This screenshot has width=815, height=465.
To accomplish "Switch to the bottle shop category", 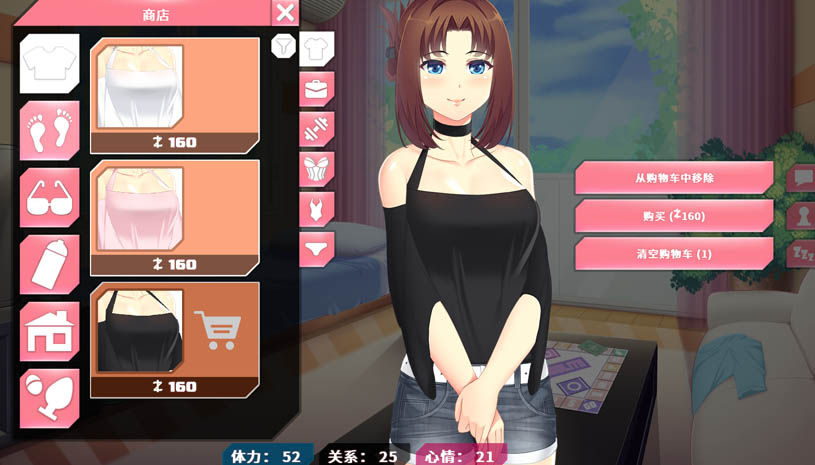I will point(49,265).
